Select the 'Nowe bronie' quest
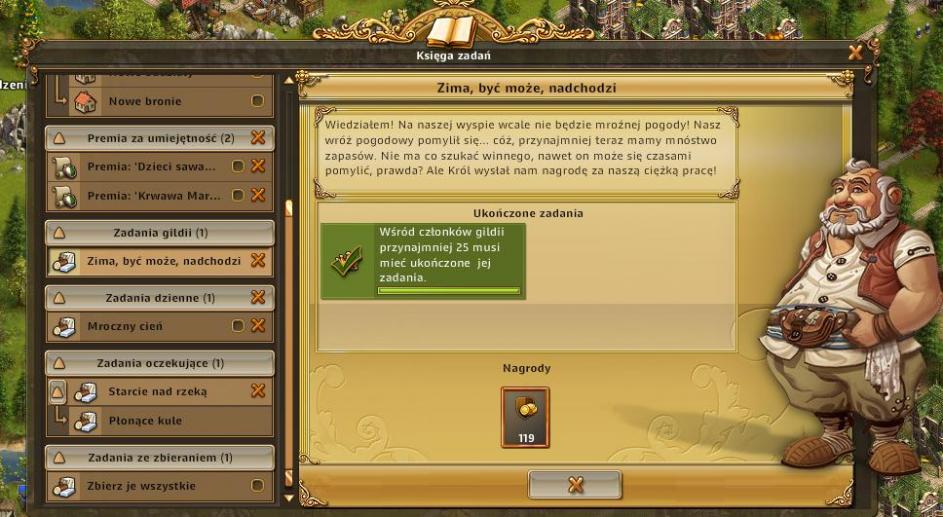943x517 pixels. coord(145,101)
